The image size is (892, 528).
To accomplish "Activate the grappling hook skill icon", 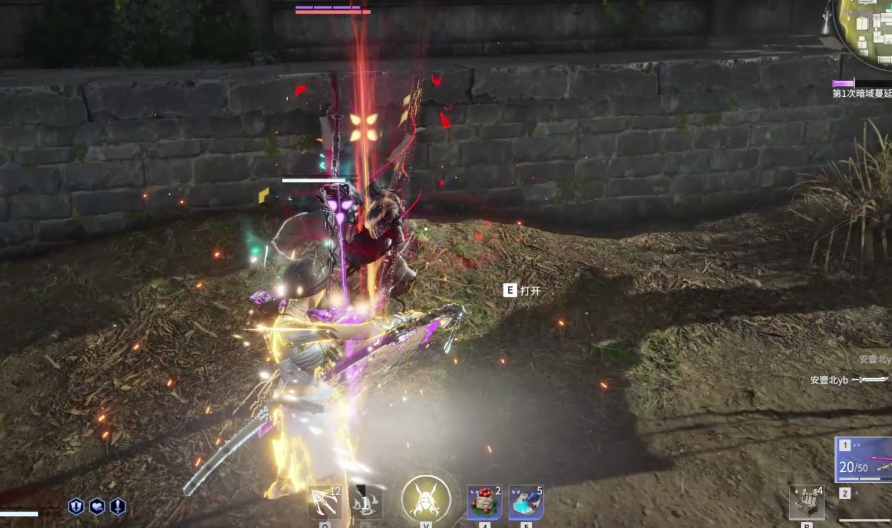I will [323, 501].
